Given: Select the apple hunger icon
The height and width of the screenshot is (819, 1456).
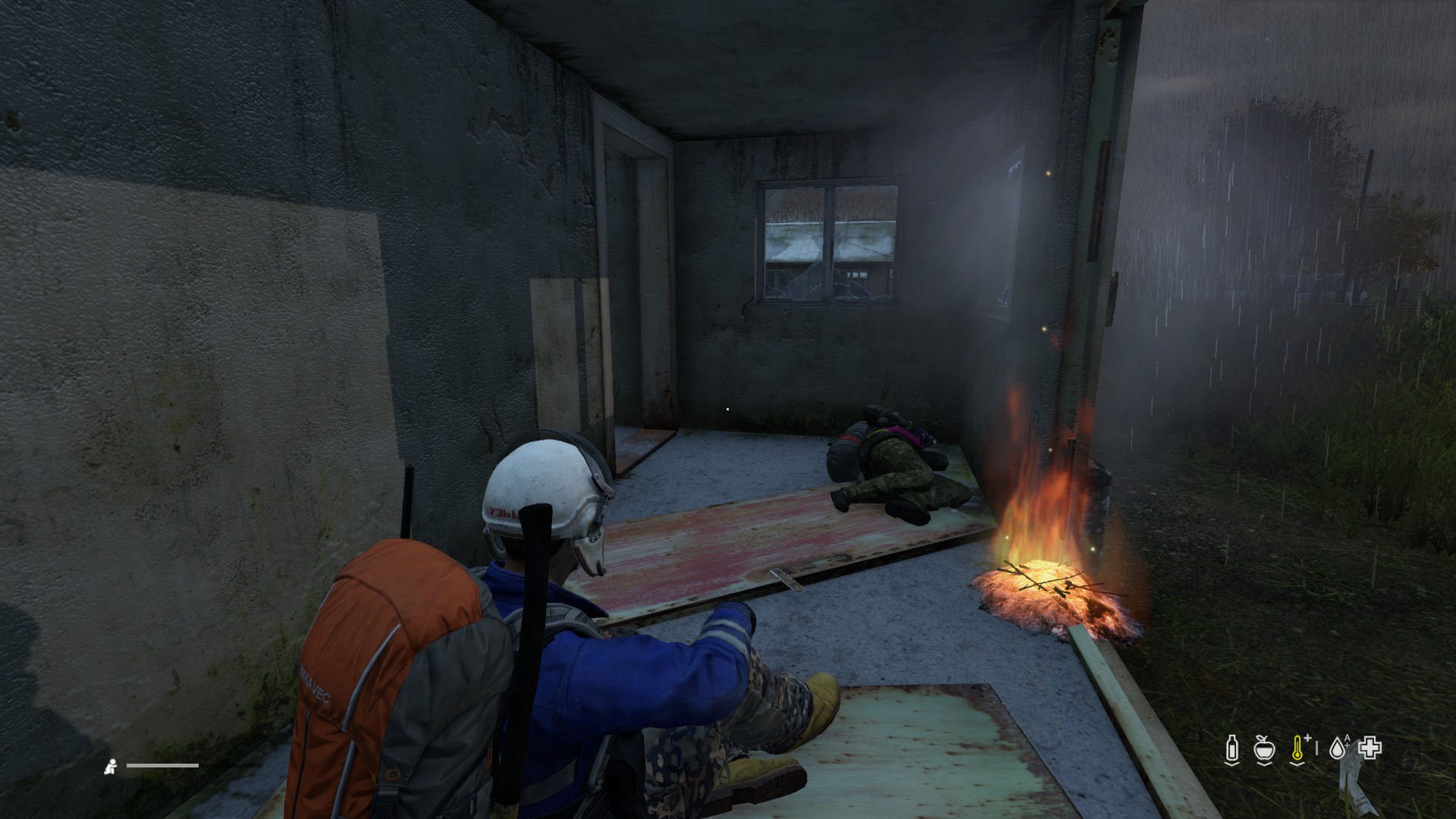Looking at the screenshot, I should pyautogui.click(x=1263, y=748).
